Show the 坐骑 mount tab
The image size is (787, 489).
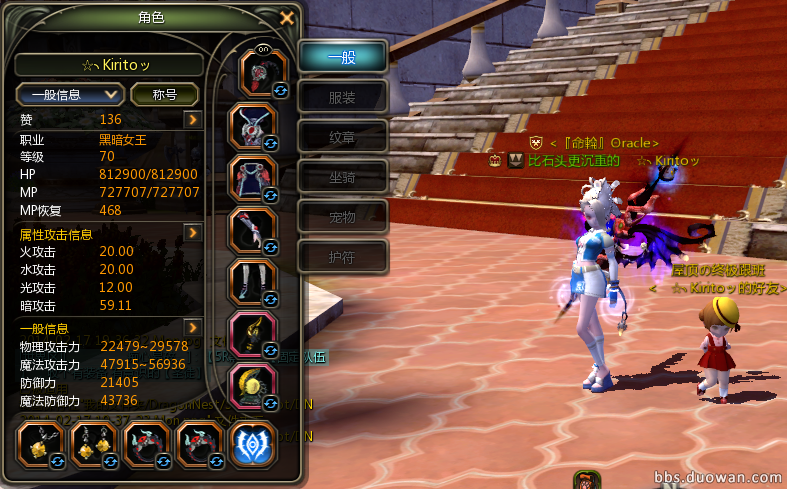[342, 177]
